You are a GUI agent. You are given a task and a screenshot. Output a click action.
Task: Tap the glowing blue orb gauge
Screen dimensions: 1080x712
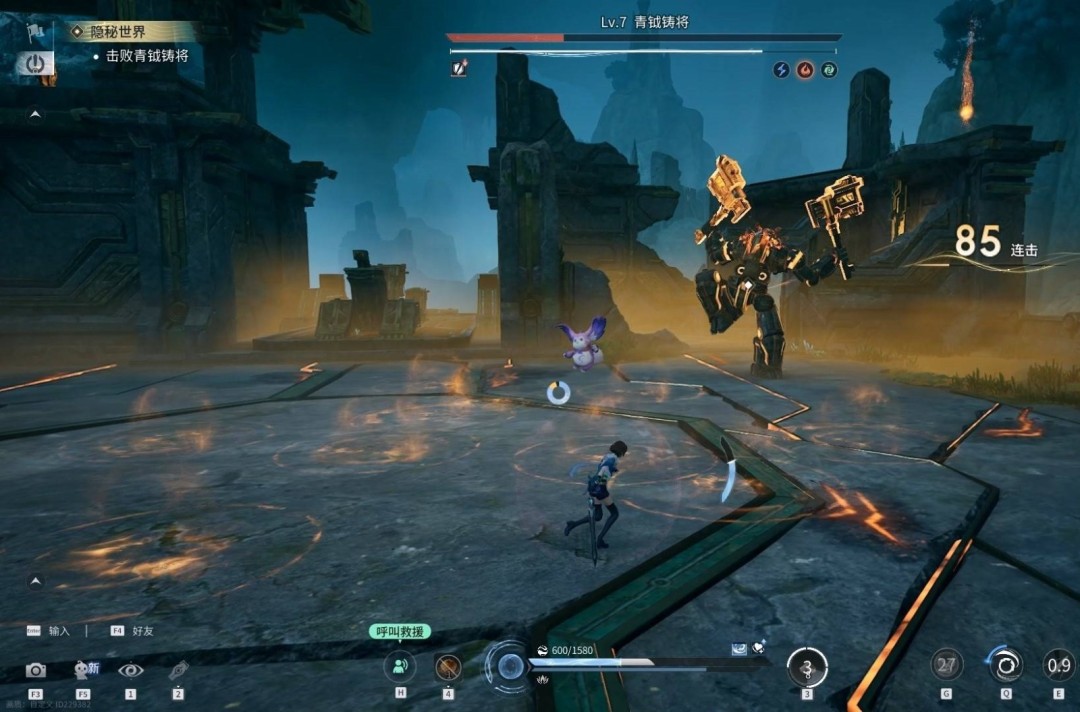(x=511, y=666)
